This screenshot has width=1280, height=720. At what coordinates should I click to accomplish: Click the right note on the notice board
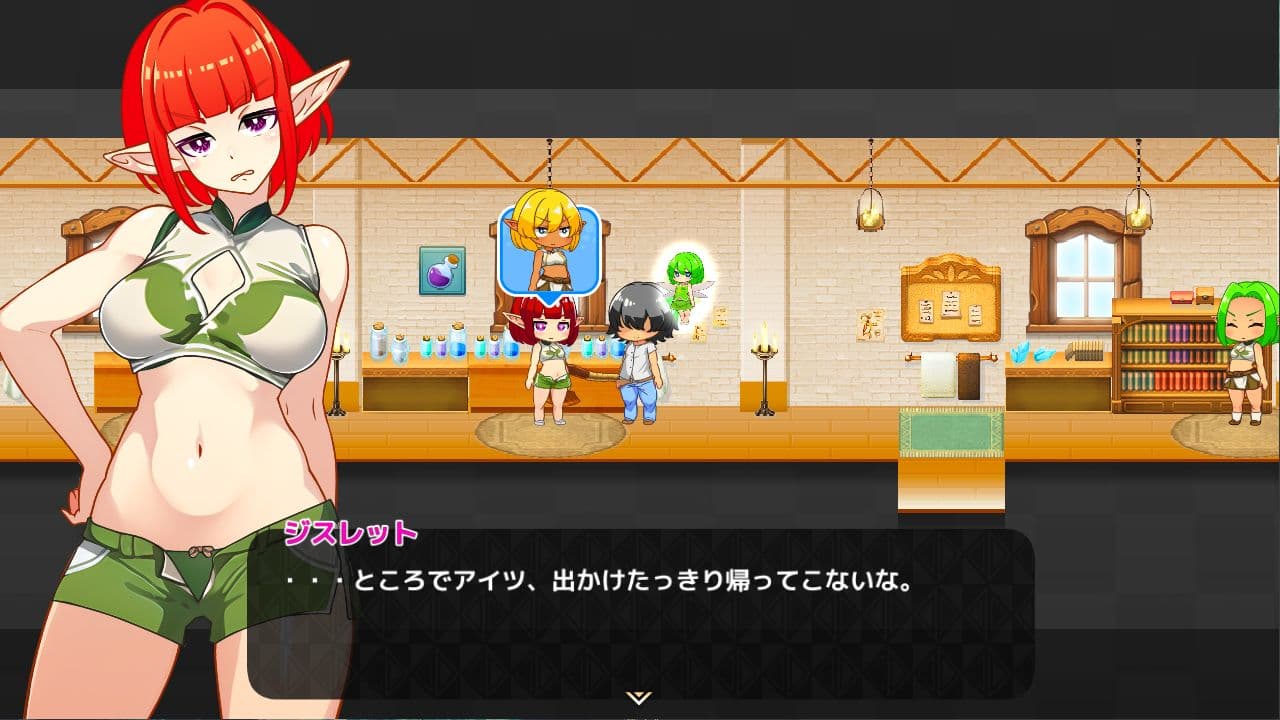[x=975, y=315]
